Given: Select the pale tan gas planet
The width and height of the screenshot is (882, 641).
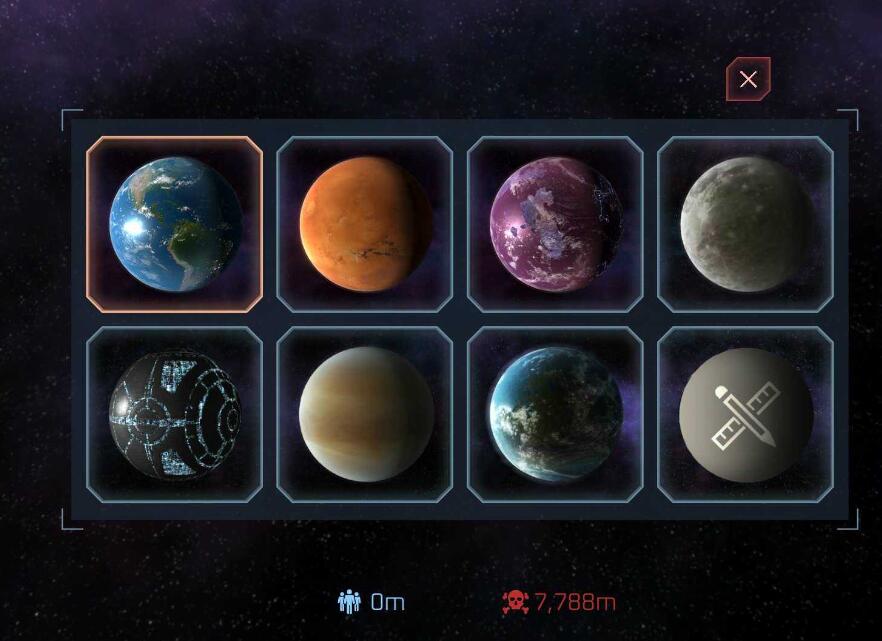Looking at the screenshot, I should [365, 414].
